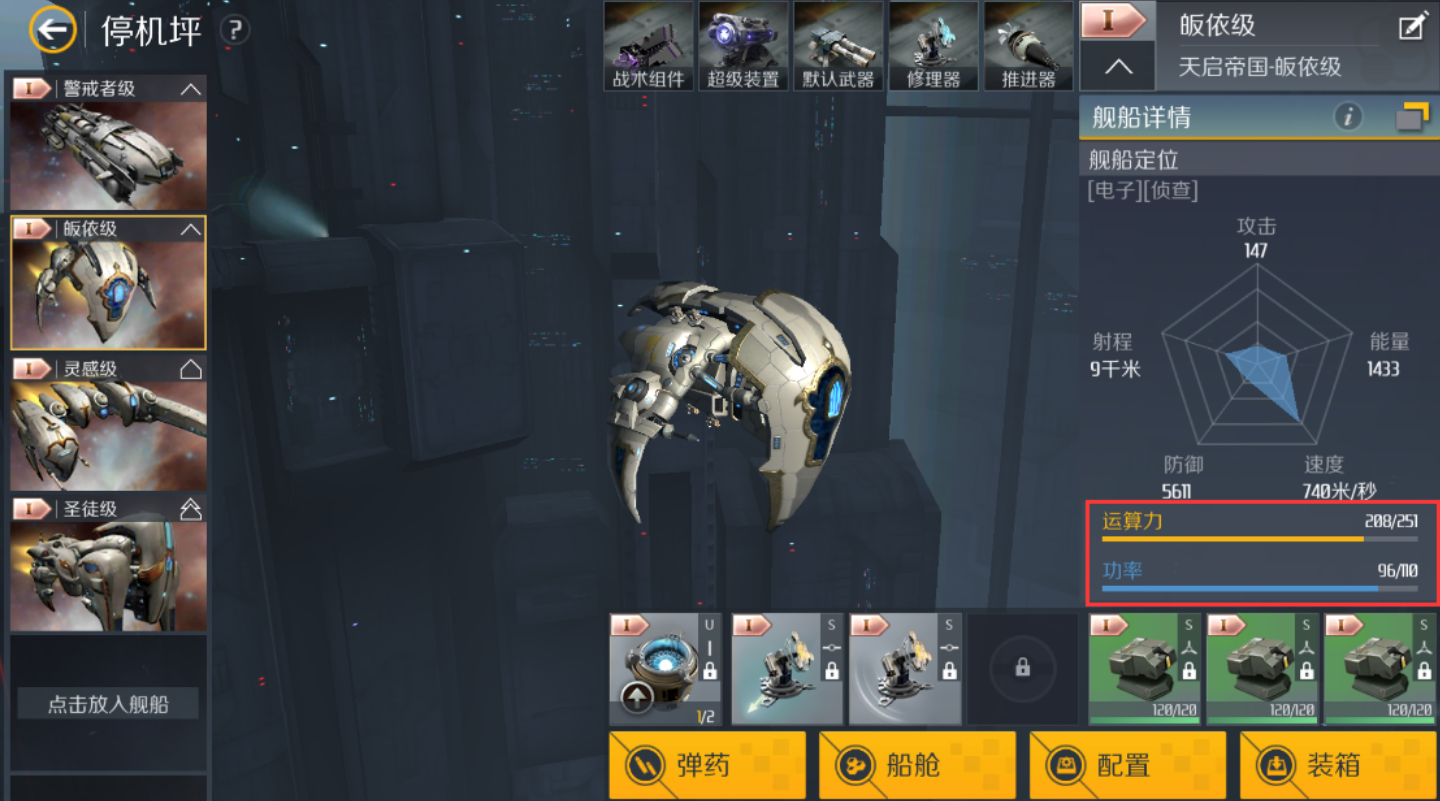The width and height of the screenshot is (1440, 801).
Task: Select the 警戒者级 ship thumbnail
Action: click(108, 142)
